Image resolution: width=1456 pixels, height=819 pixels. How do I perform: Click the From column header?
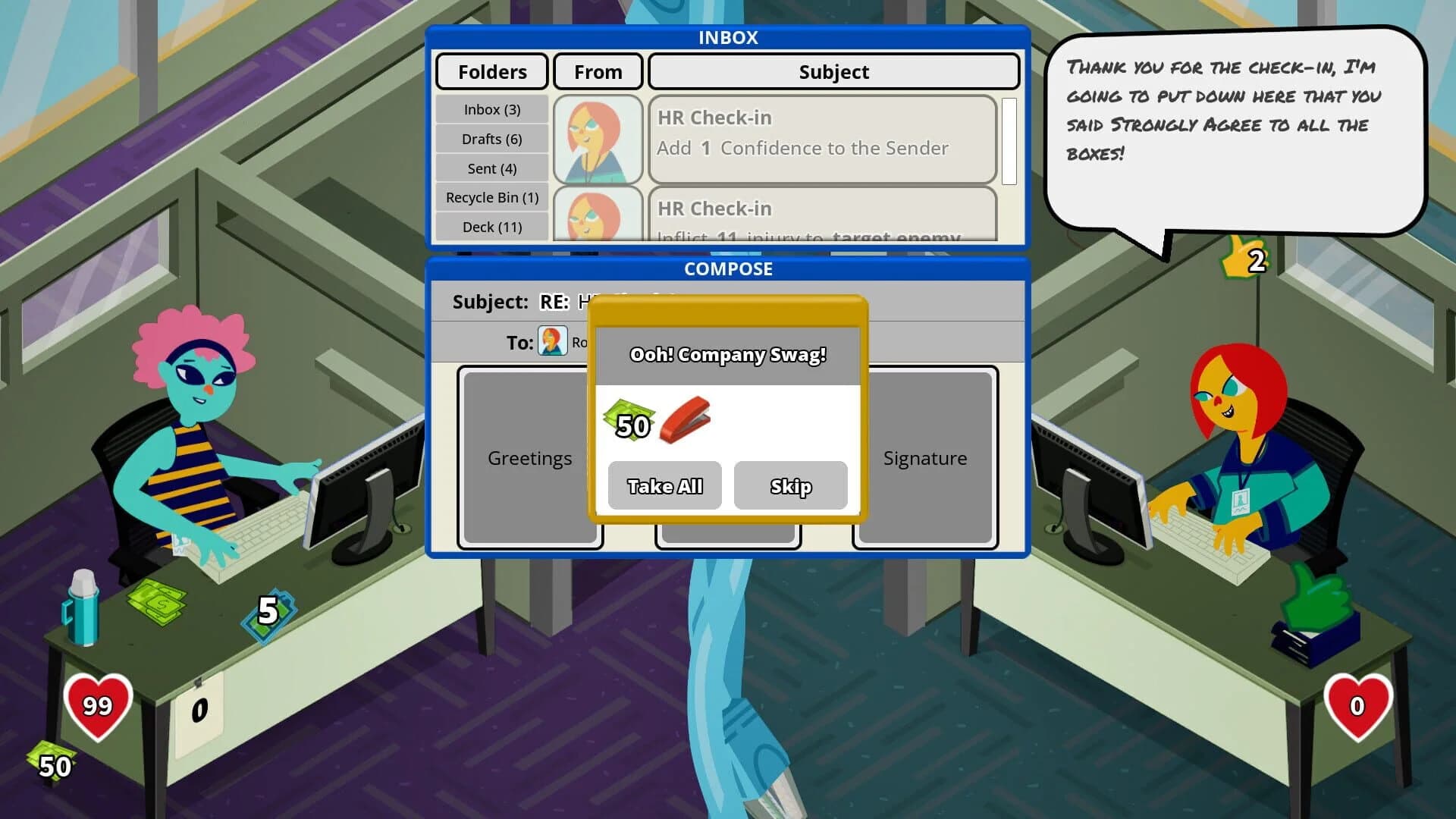coord(598,71)
